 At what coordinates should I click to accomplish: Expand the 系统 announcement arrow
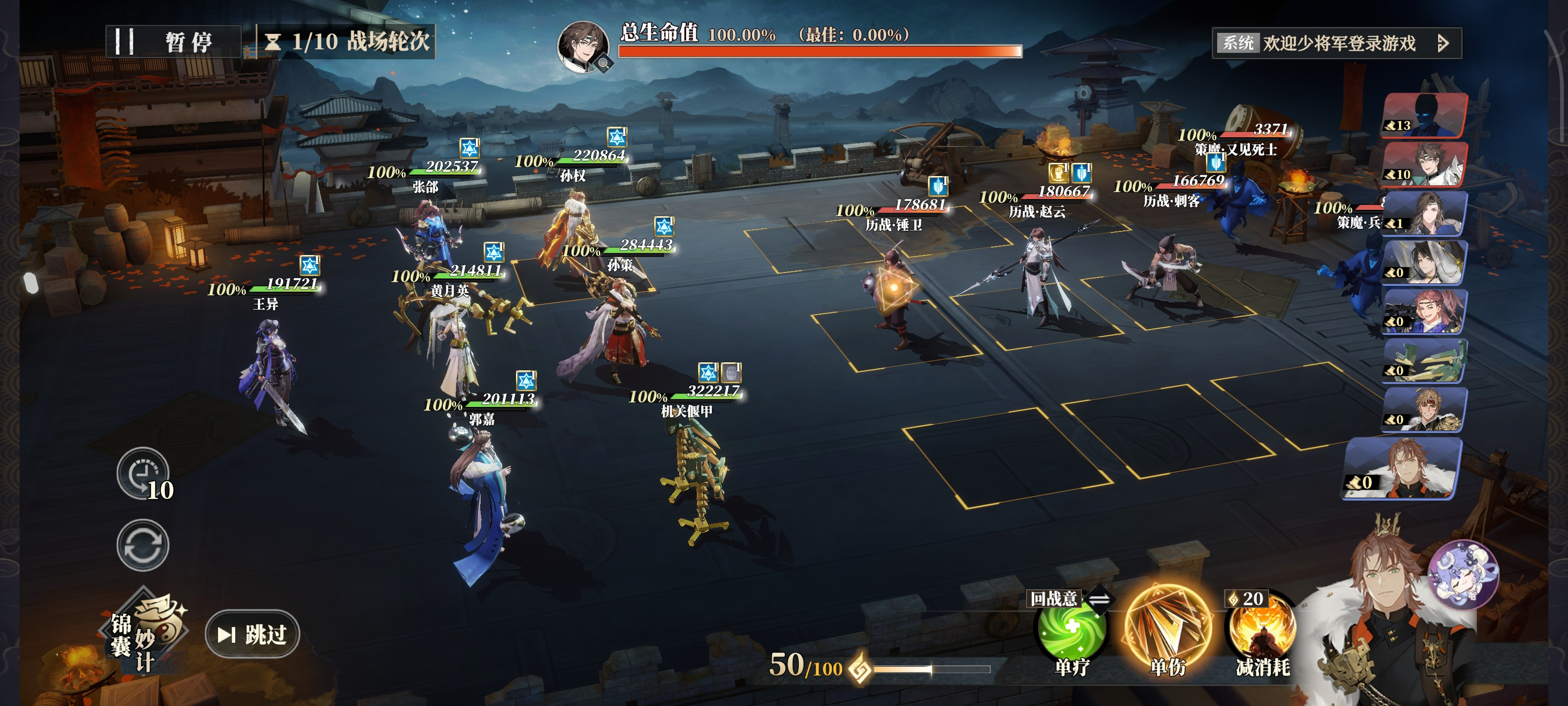pyautogui.click(x=1443, y=43)
